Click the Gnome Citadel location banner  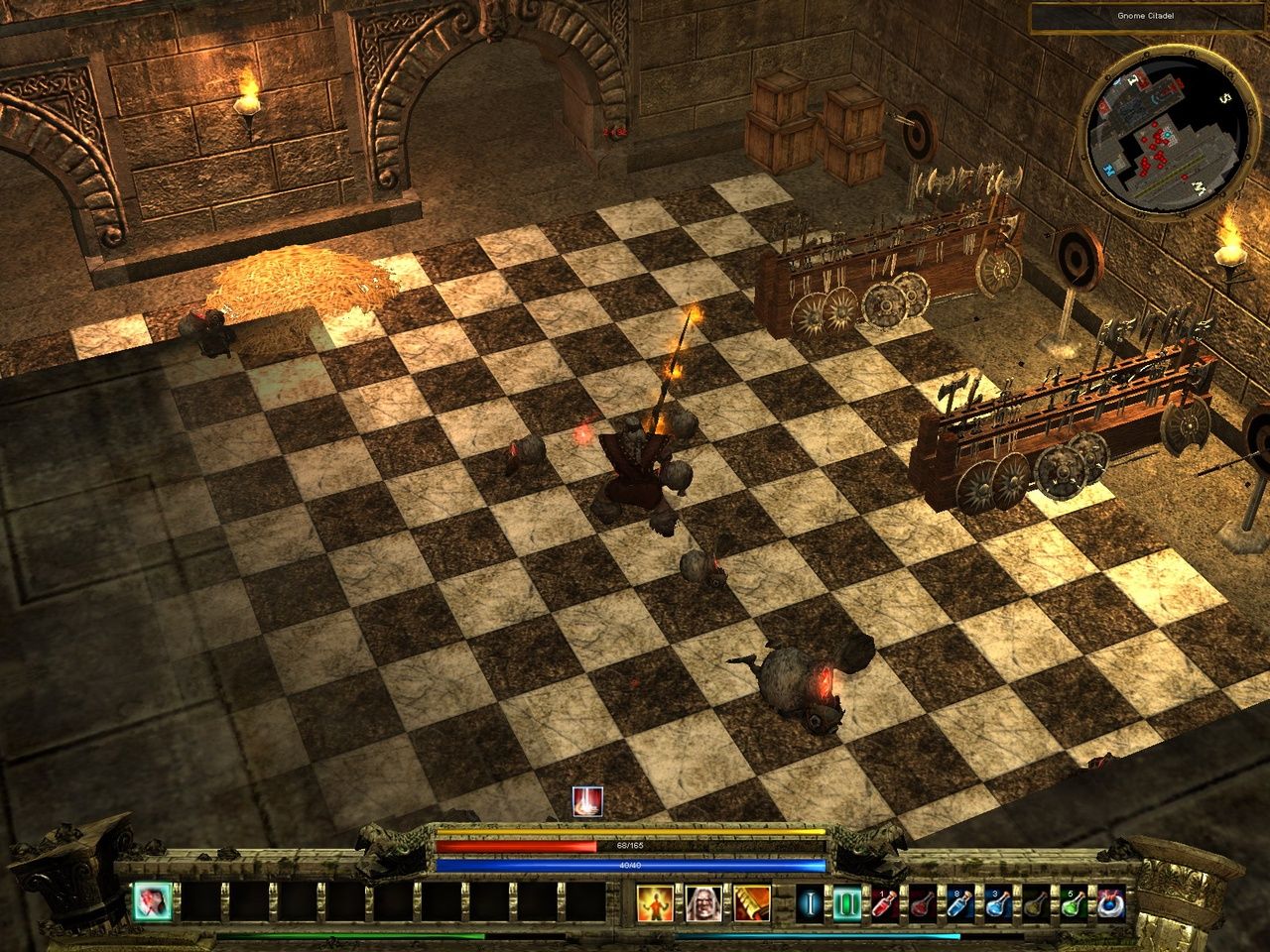tap(1146, 15)
